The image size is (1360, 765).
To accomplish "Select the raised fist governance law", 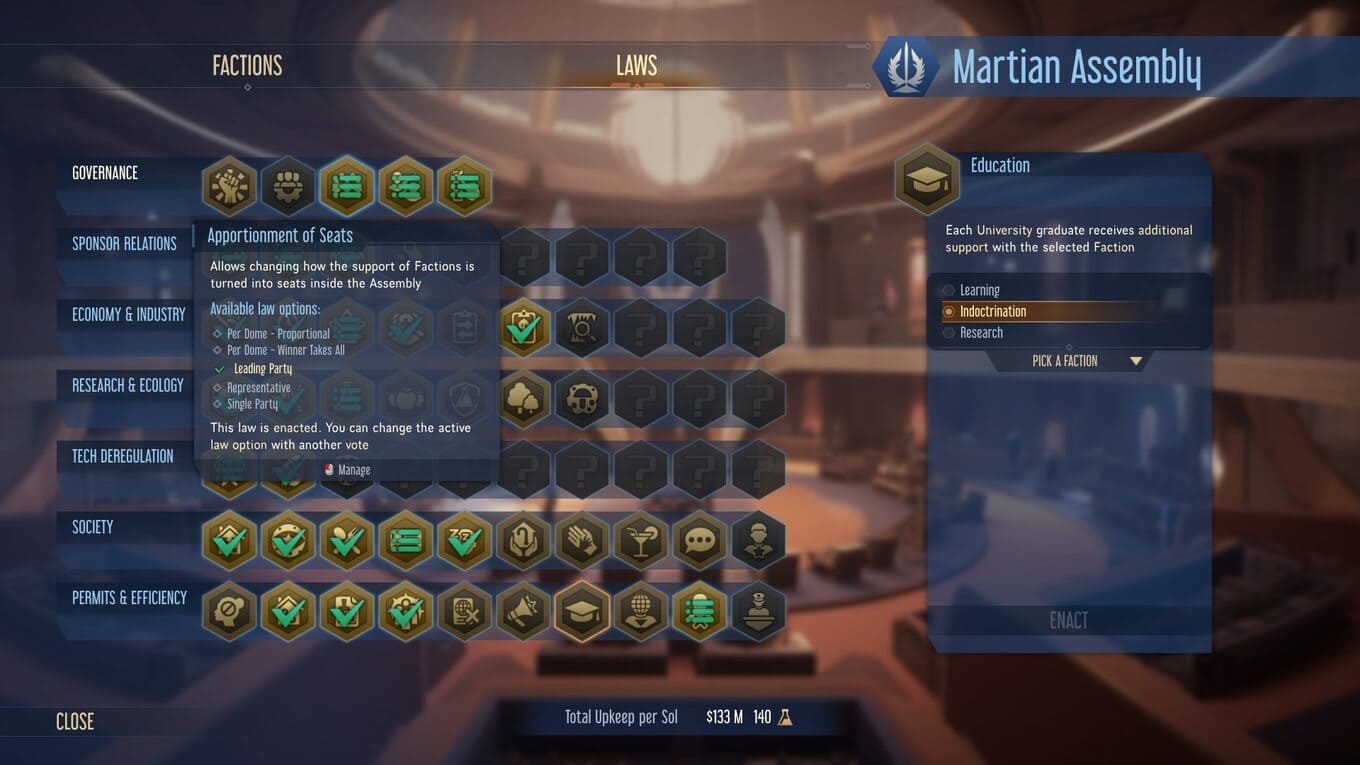I will point(230,186).
